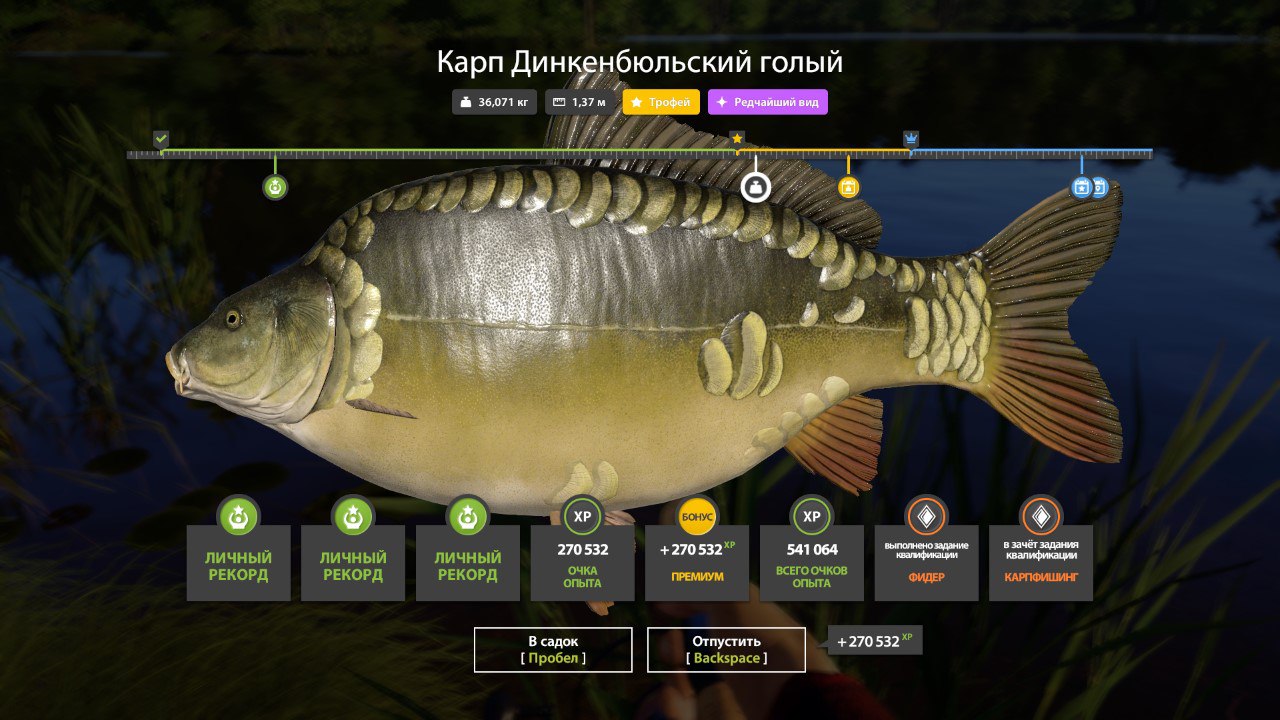The width and height of the screenshot is (1280, 720).
Task: Release the fish with the Отпустить button
Action: tap(726, 649)
